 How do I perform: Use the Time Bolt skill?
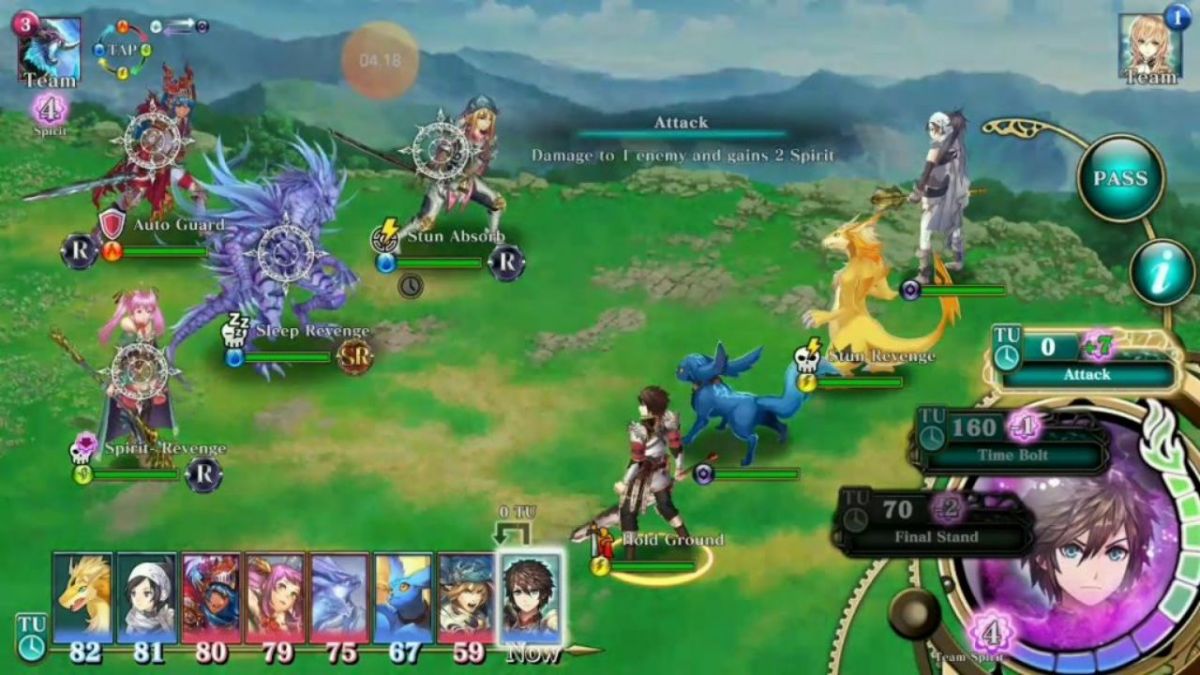pos(1010,441)
